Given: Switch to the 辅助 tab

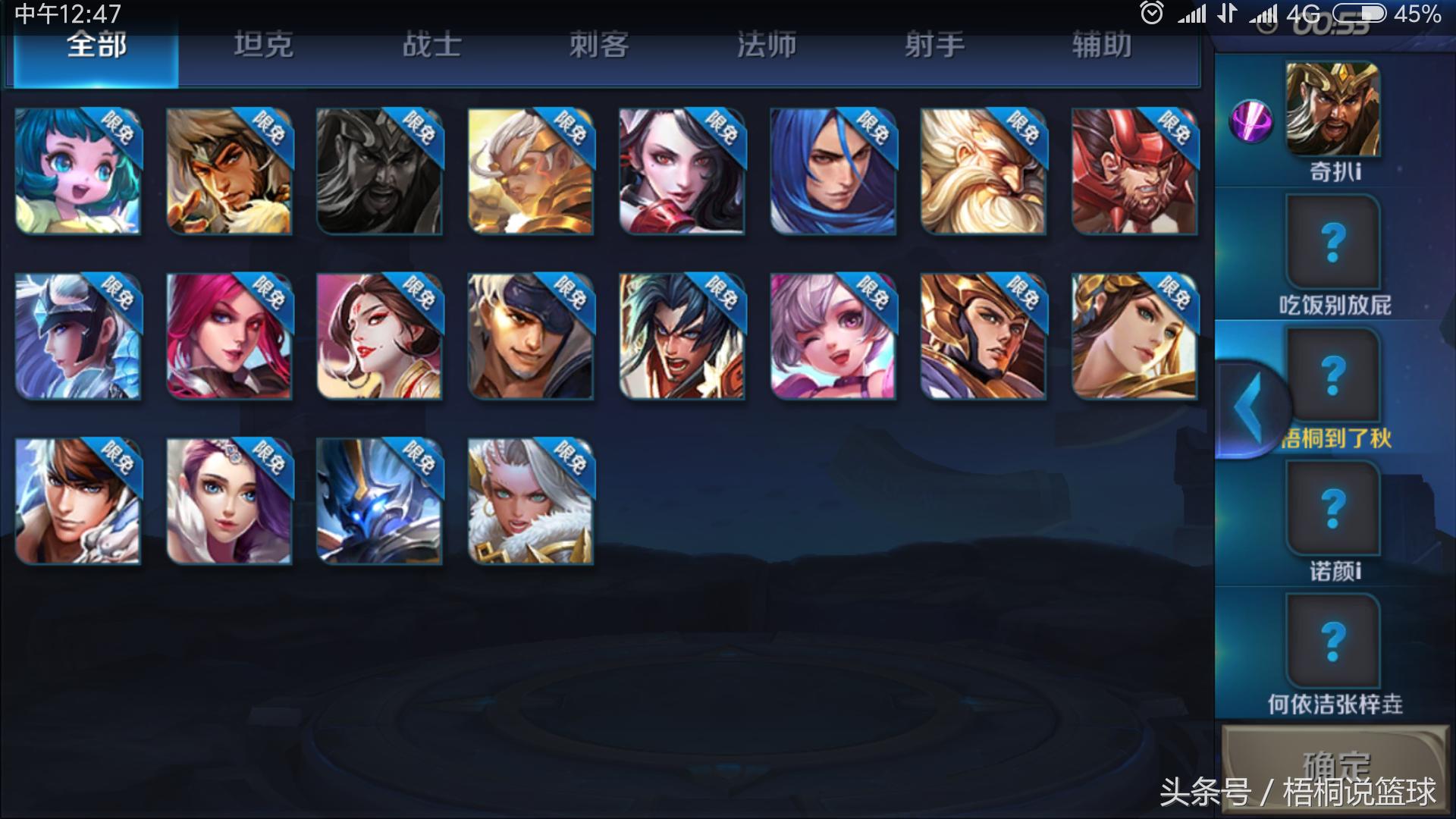Looking at the screenshot, I should 1104,45.
